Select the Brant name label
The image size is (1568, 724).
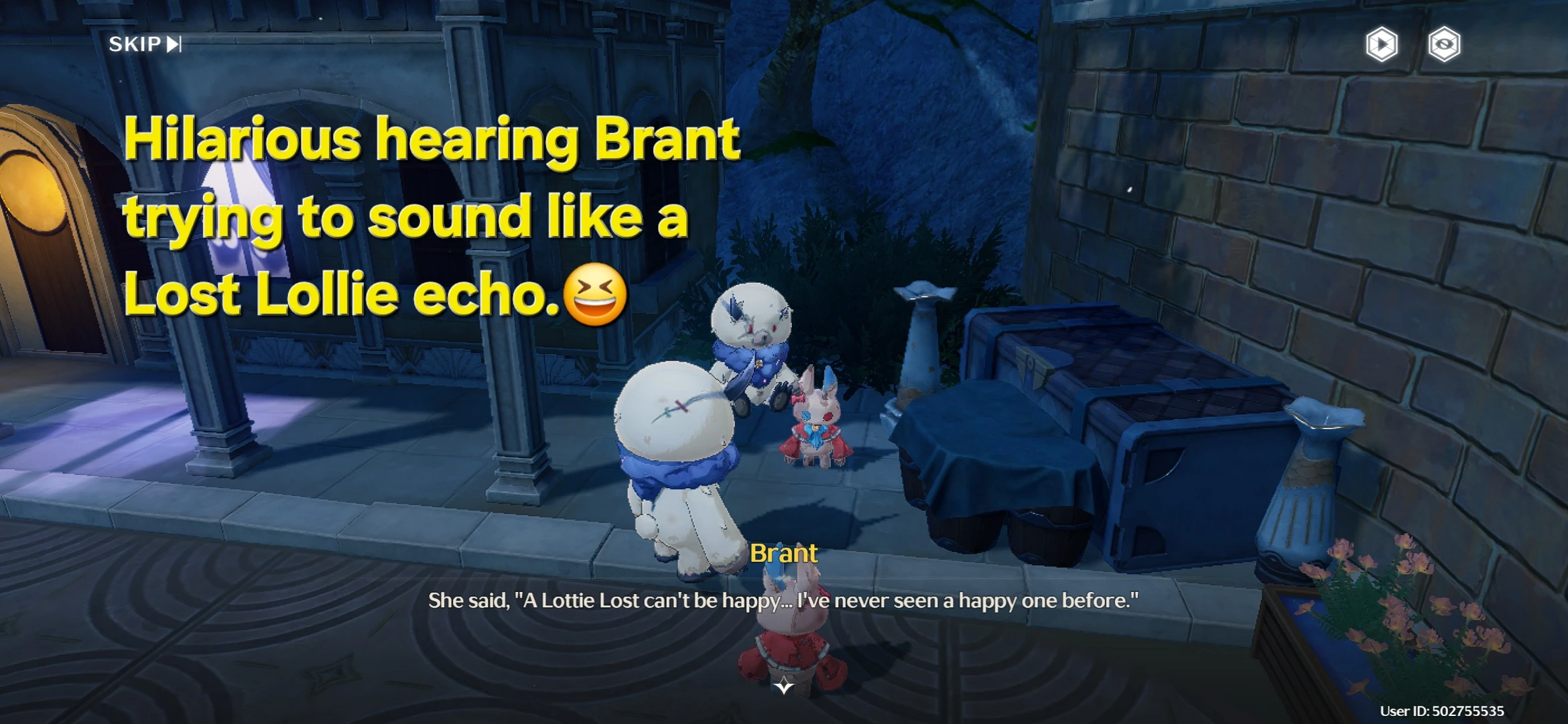pyautogui.click(x=784, y=554)
